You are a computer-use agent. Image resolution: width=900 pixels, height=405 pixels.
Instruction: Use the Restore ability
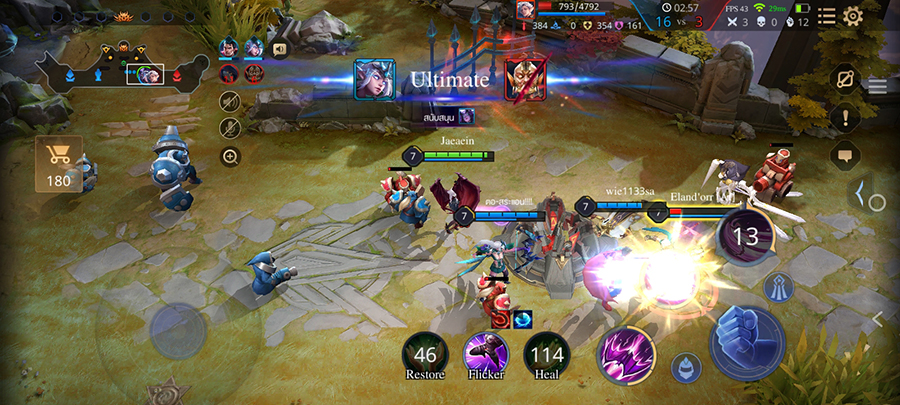tap(425, 354)
